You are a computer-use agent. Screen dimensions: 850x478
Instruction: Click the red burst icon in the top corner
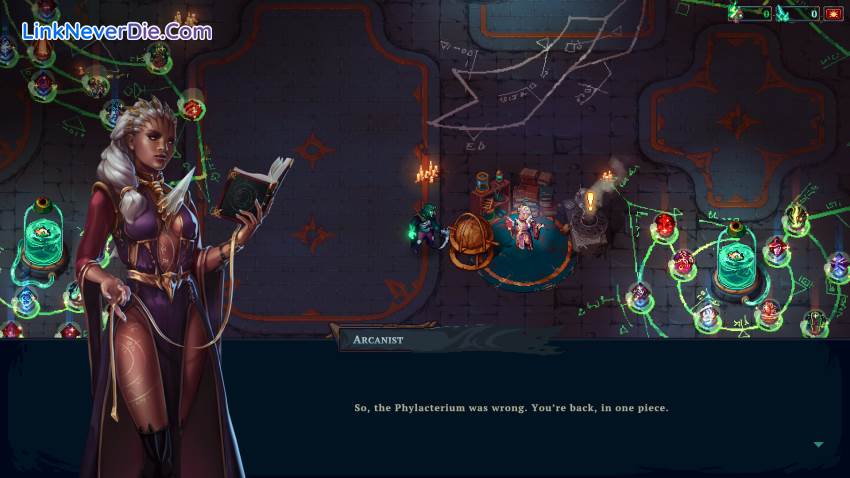pyautogui.click(x=833, y=13)
